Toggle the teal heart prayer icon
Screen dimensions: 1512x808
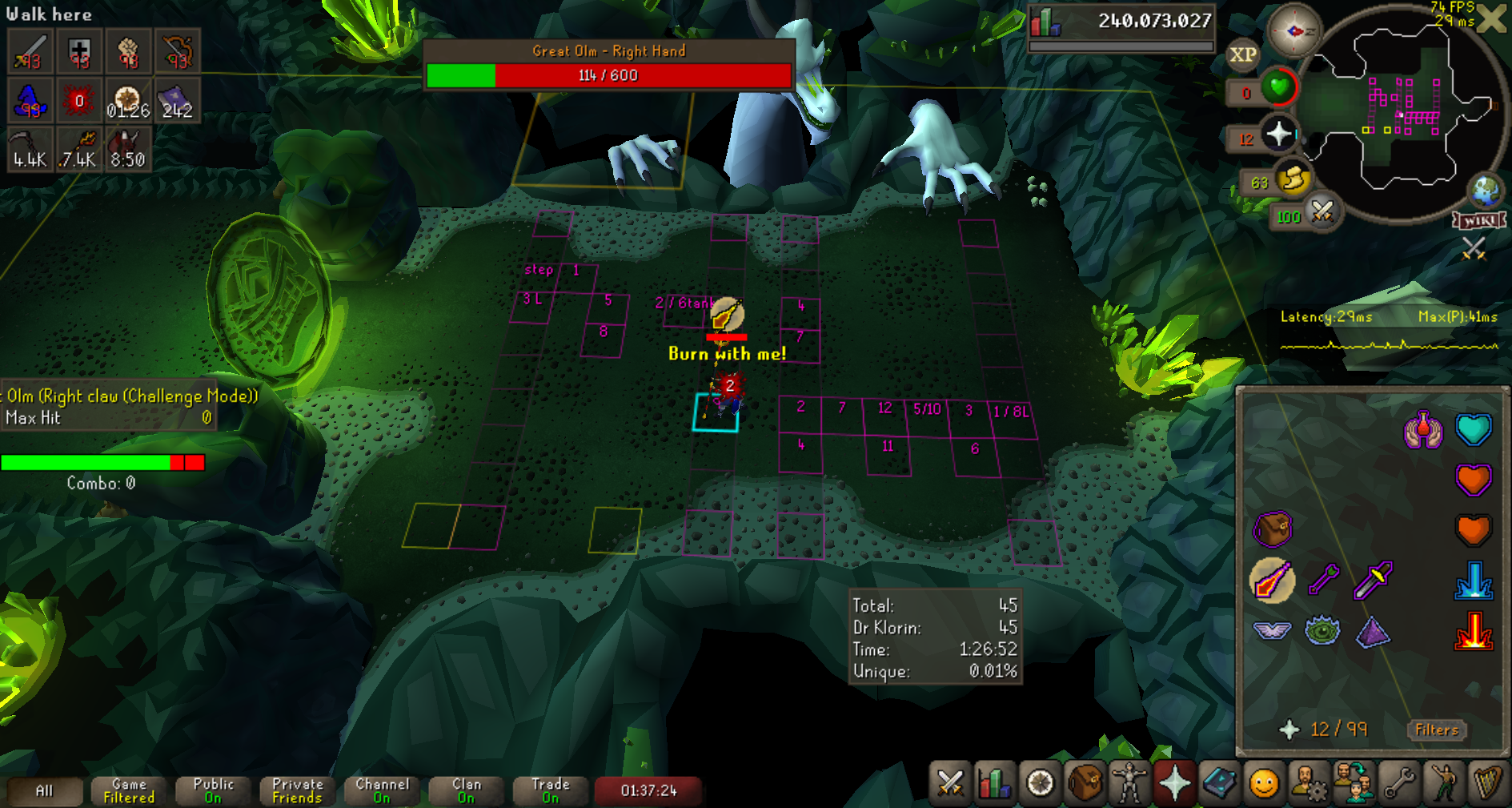click(1473, 430)
